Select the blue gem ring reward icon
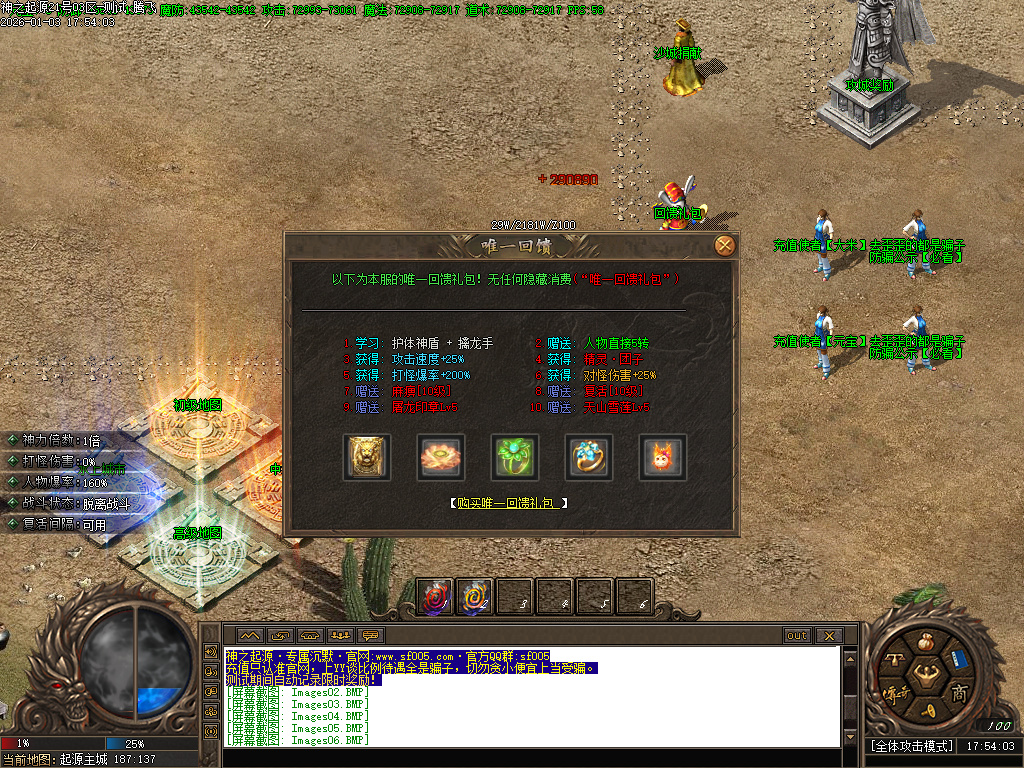Viewport: 1024px width, 768px height. [x=589, y=457]
